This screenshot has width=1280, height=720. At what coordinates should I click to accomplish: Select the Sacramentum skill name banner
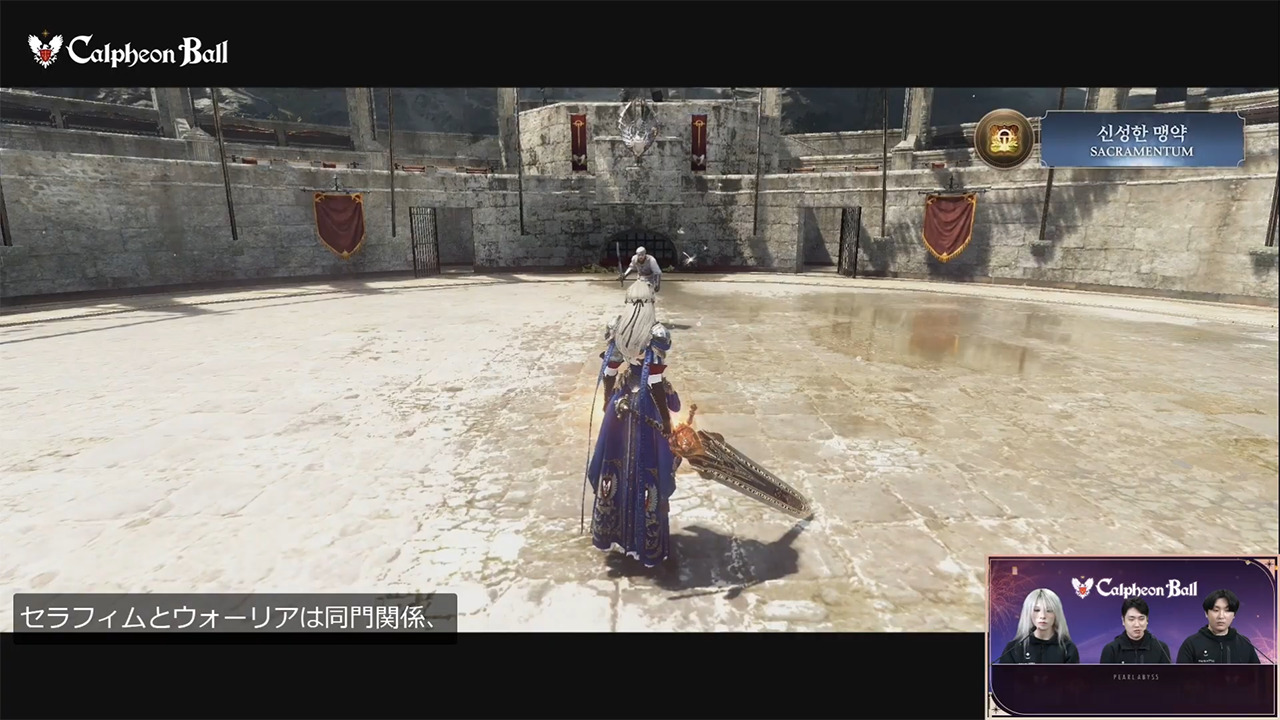tap(1143, 139)
